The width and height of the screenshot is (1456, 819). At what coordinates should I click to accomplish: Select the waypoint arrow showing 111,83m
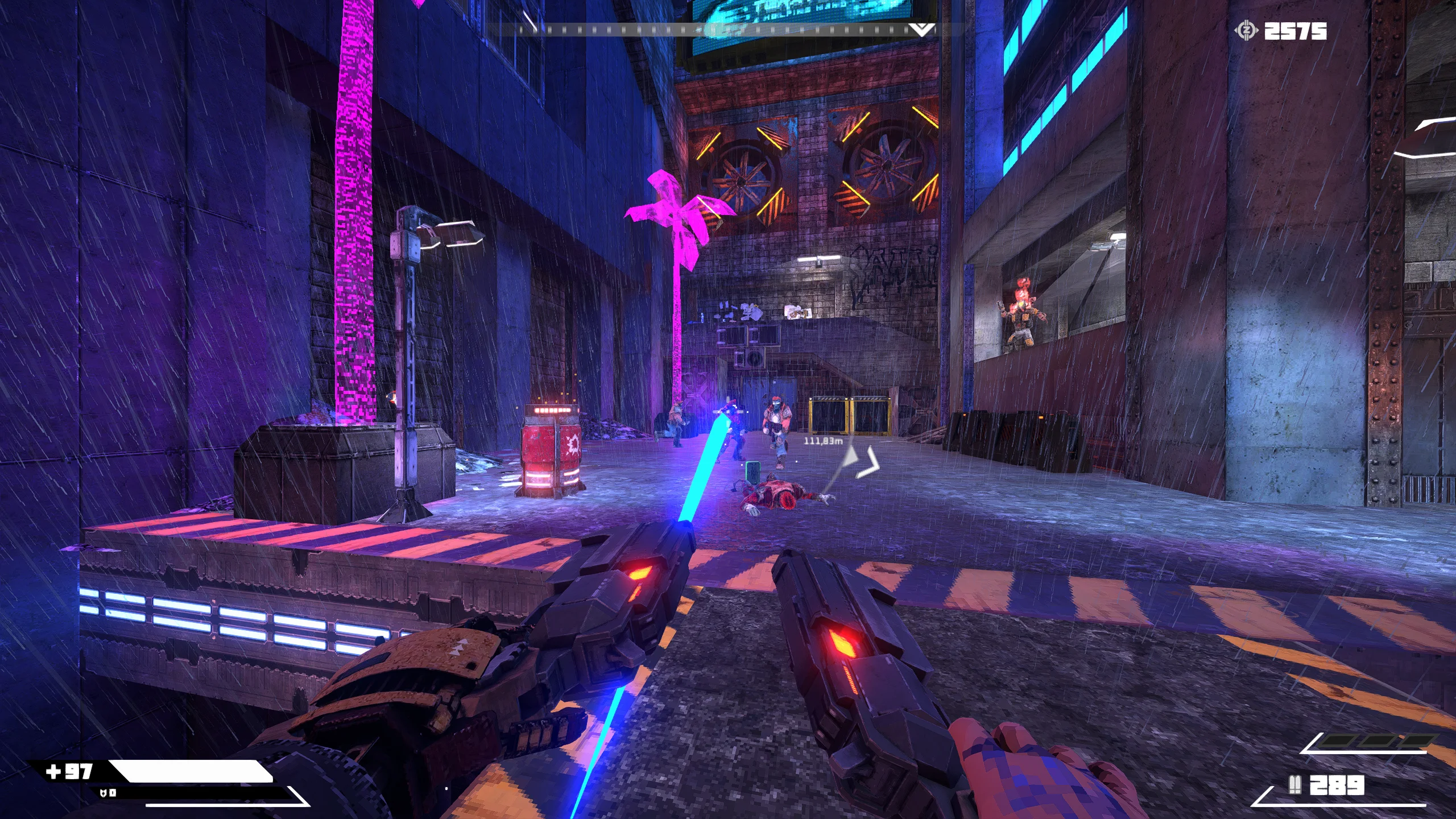tap(864, 461)
